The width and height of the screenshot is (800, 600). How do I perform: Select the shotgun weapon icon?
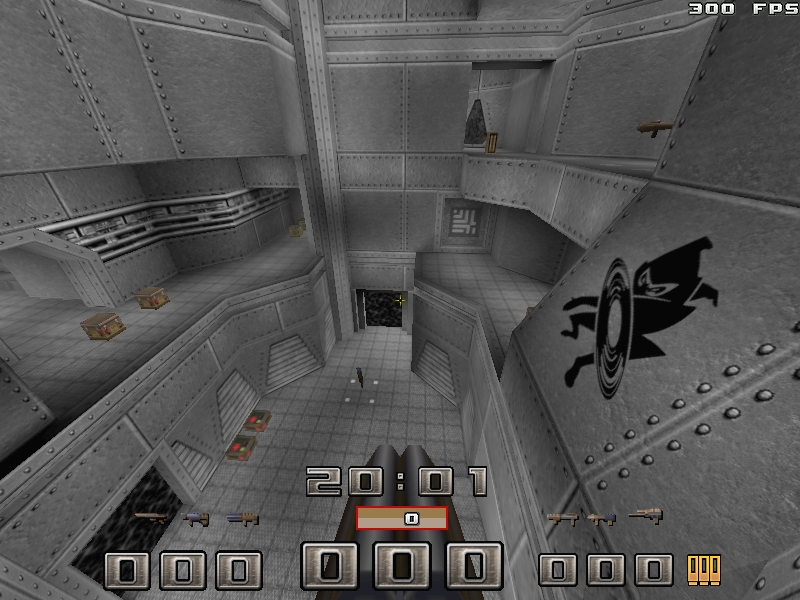point(152,518)
